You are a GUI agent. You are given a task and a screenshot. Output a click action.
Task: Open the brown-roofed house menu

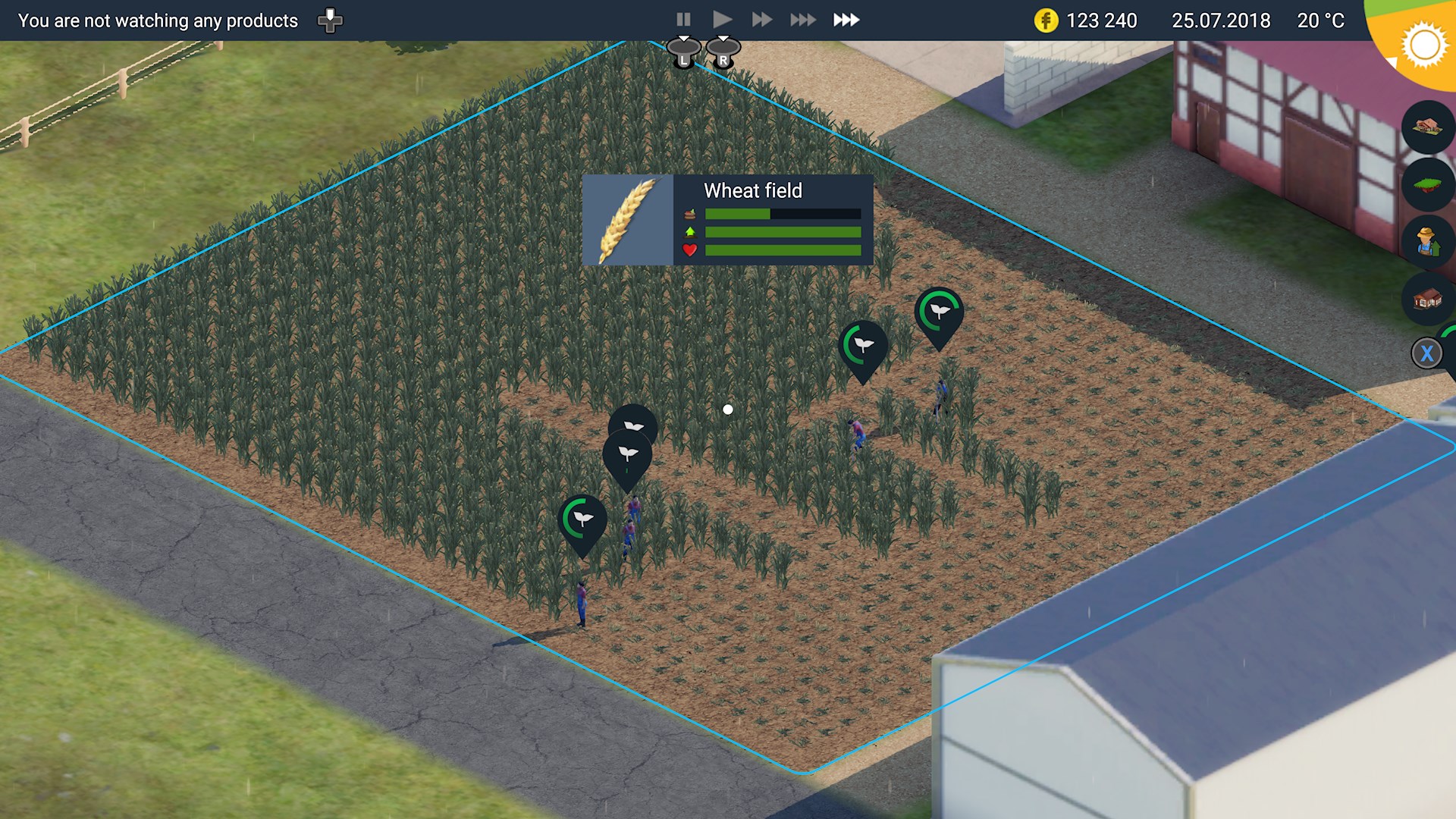pyautogui.click(x=1427, y=300)
